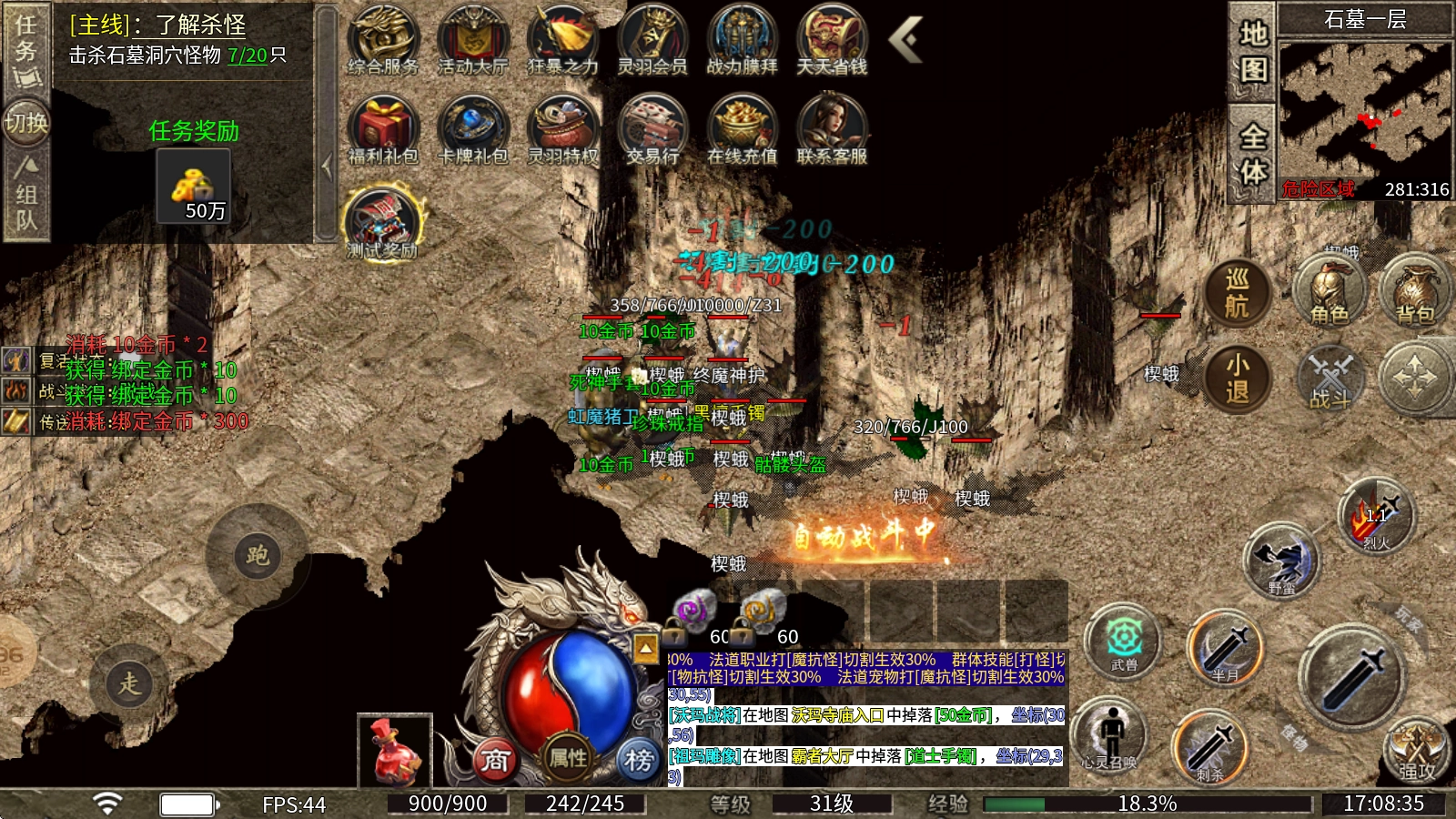Click the 小退 logout button
Image resolution: width=1456 pixels, height=819 pixels.
click(1237, 378)
